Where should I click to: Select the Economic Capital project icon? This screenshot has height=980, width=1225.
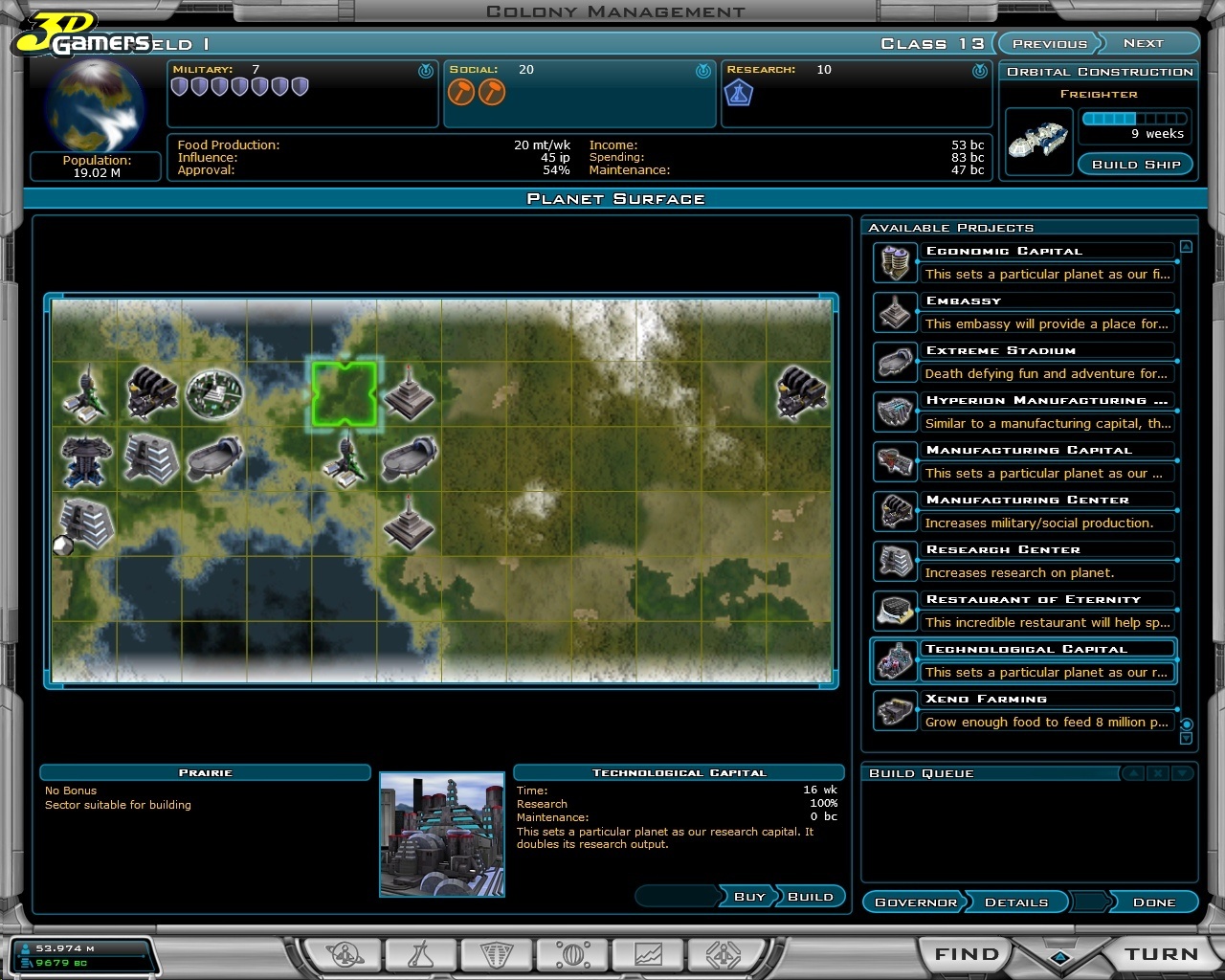[x=895, y=262]
